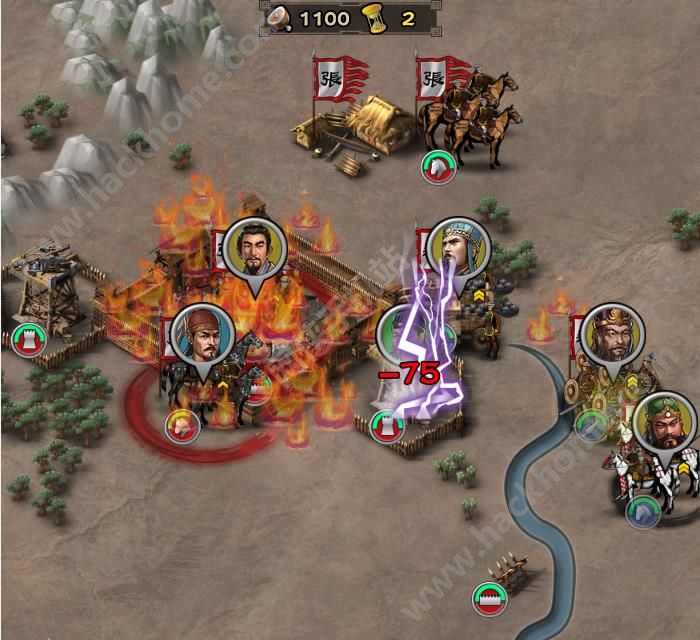Click the blue horse badge under the white horse
This screenshot has width=700, height=640.
click(x=642, y=512)
